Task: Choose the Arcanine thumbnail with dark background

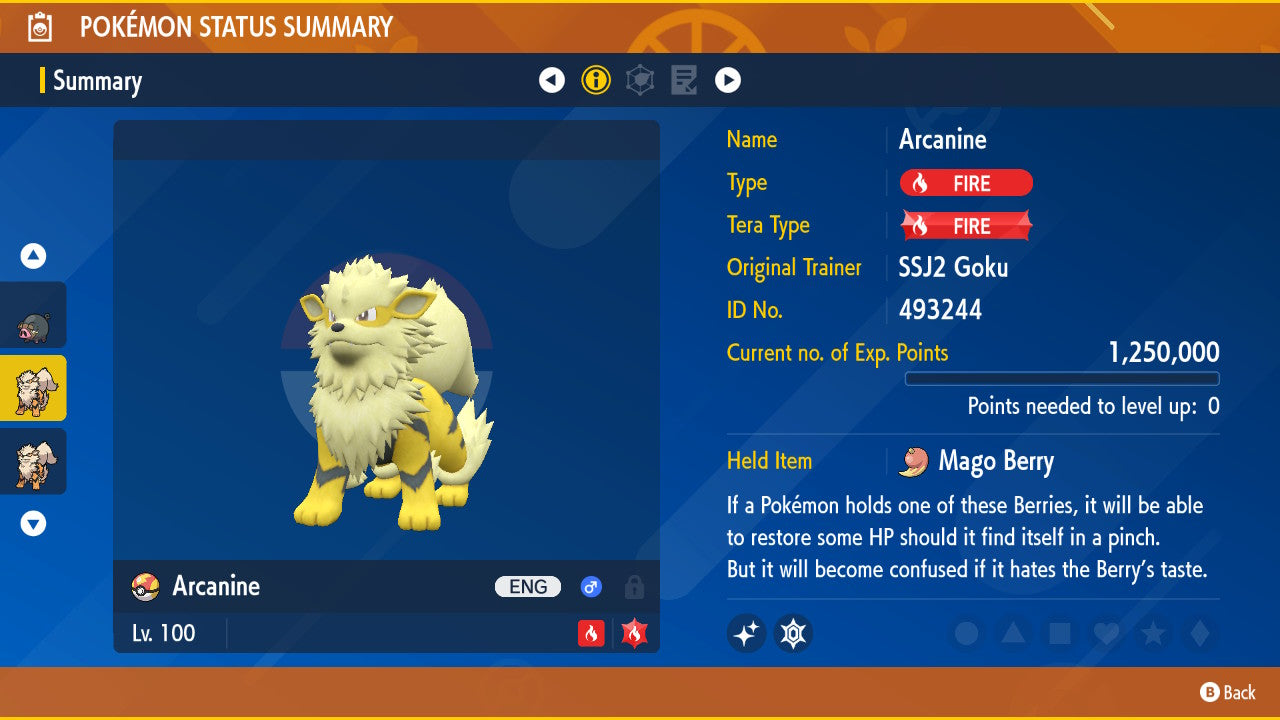Action: (x=33, y=461)
